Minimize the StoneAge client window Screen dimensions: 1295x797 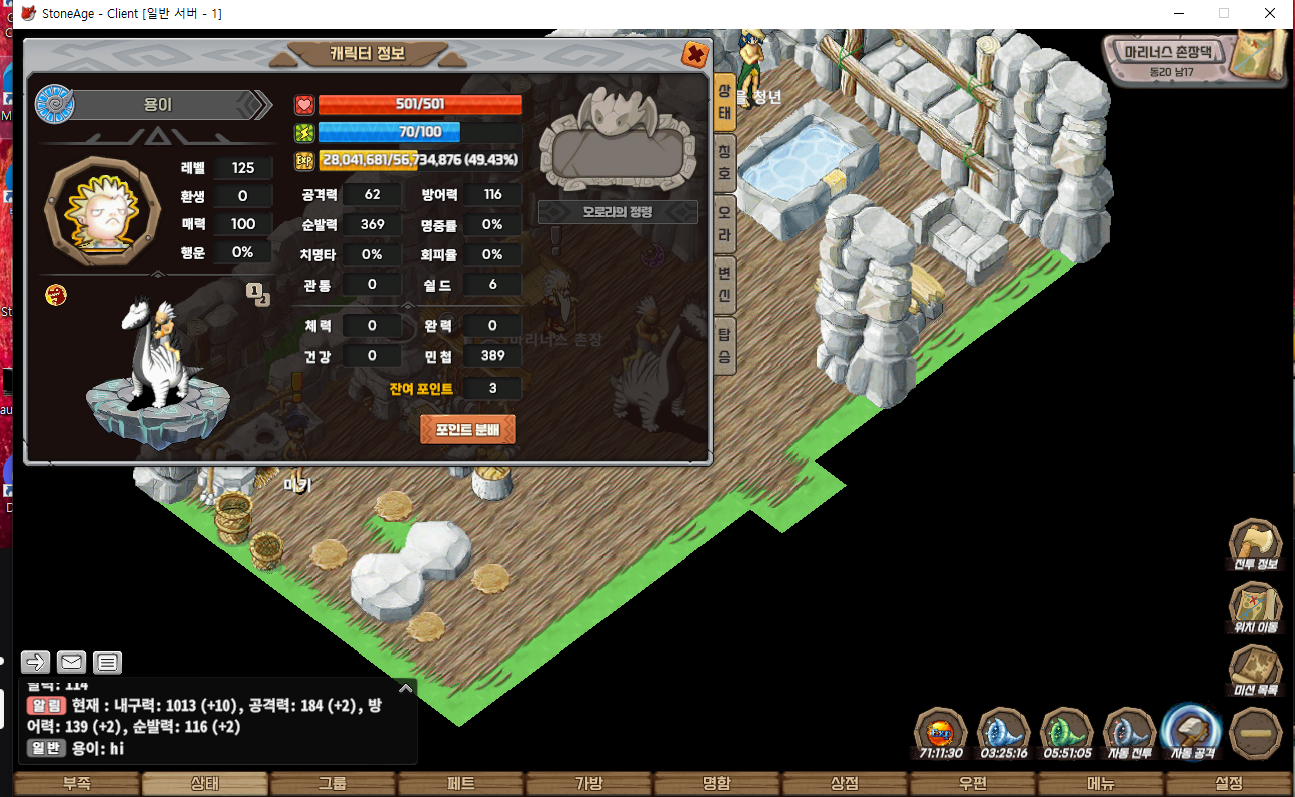click(x=1180, y=13)
